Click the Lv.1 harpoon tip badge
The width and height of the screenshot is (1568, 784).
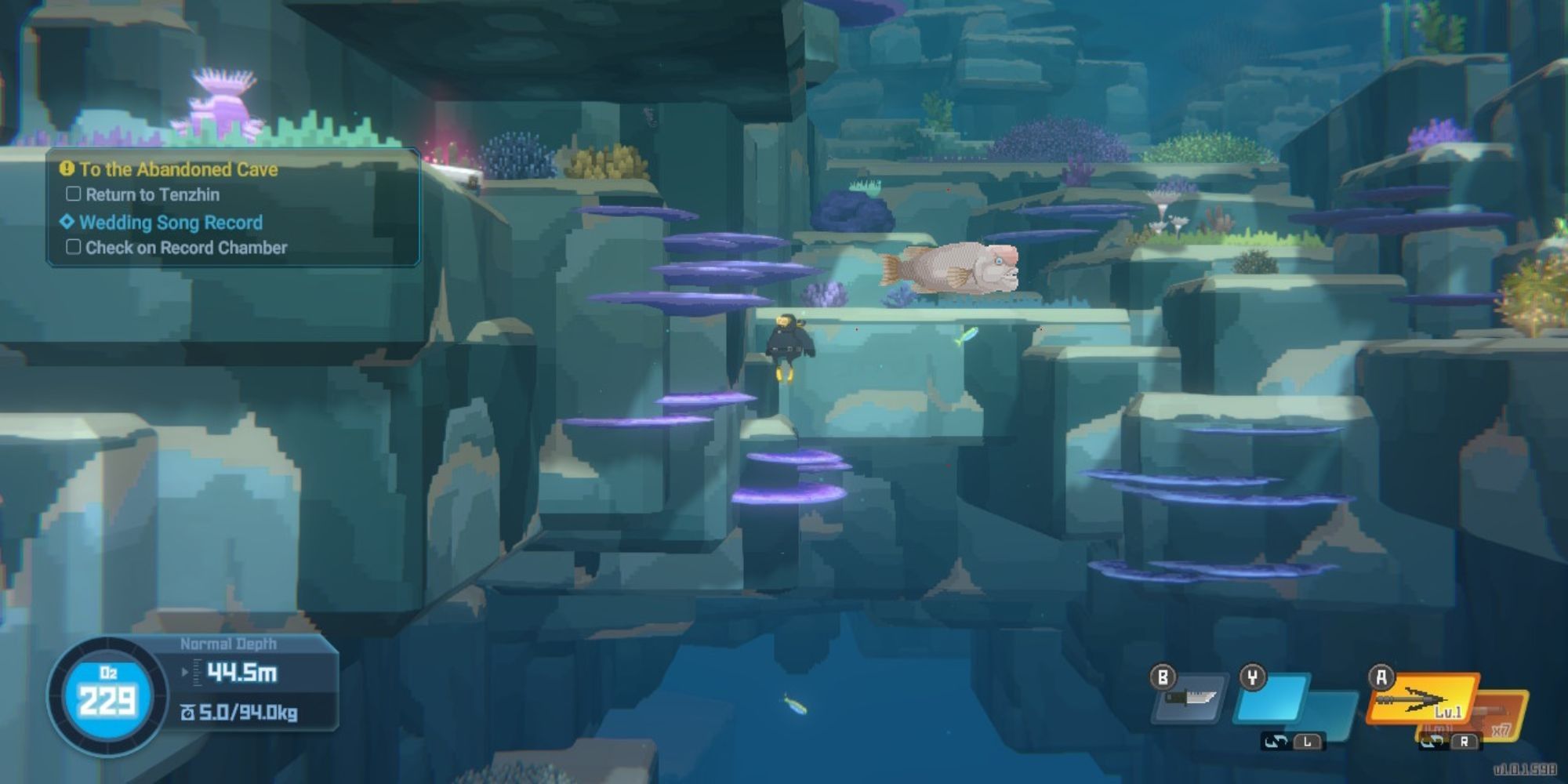point(1449,711)
